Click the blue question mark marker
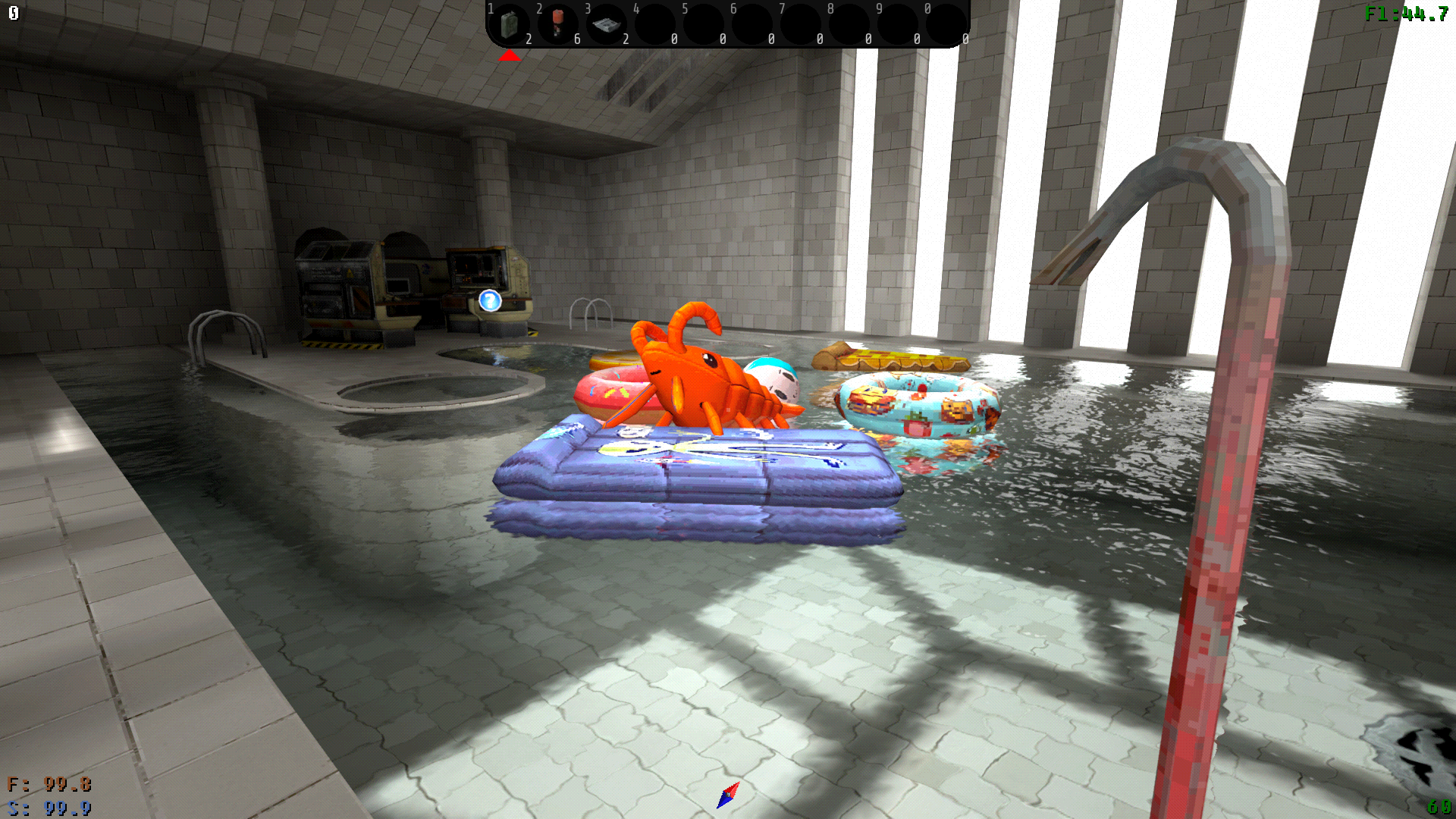Screen dimensions: 1456x819 (x=490, y=301)
